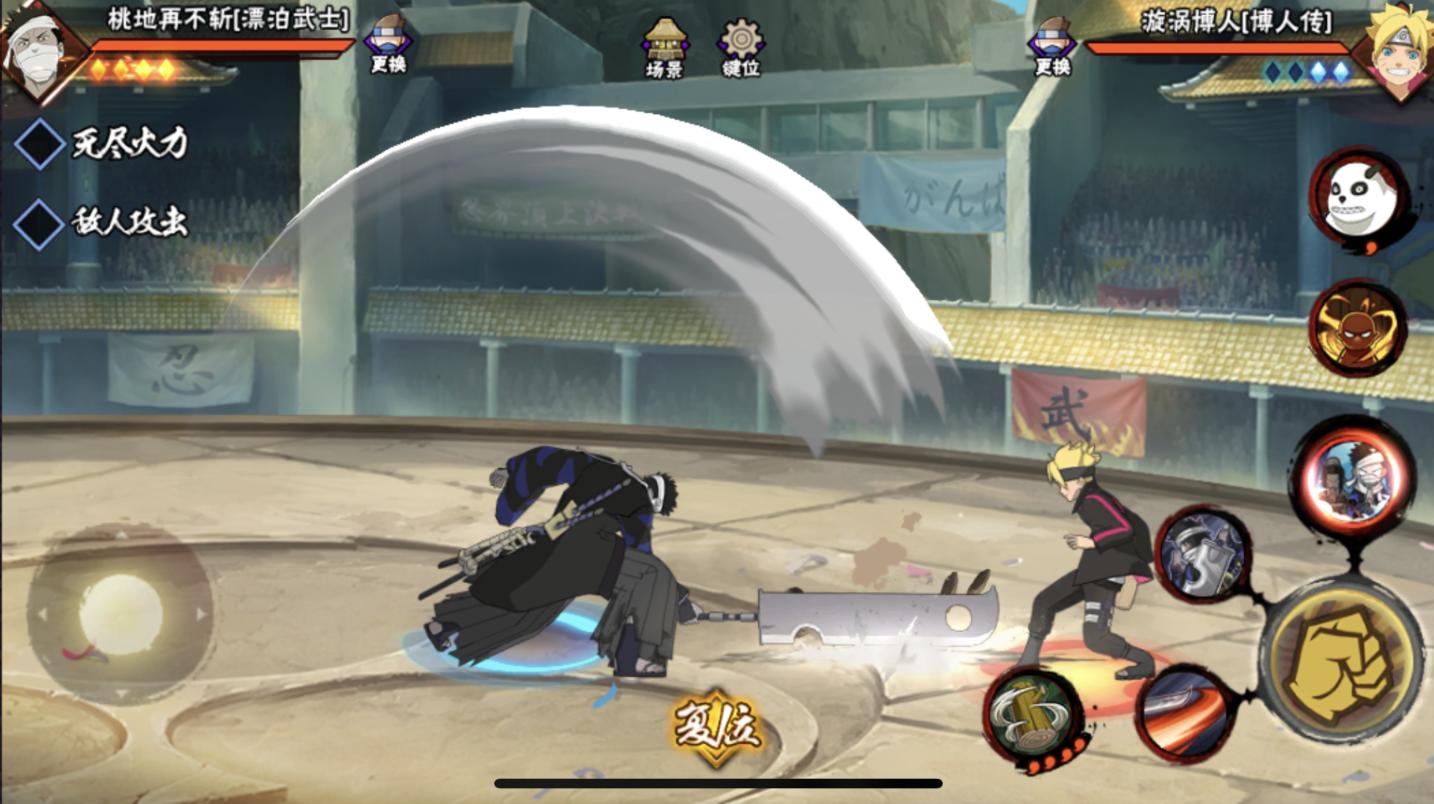Hit the fist basic attack button
1434x804 pixels.
pos(1341,660)
